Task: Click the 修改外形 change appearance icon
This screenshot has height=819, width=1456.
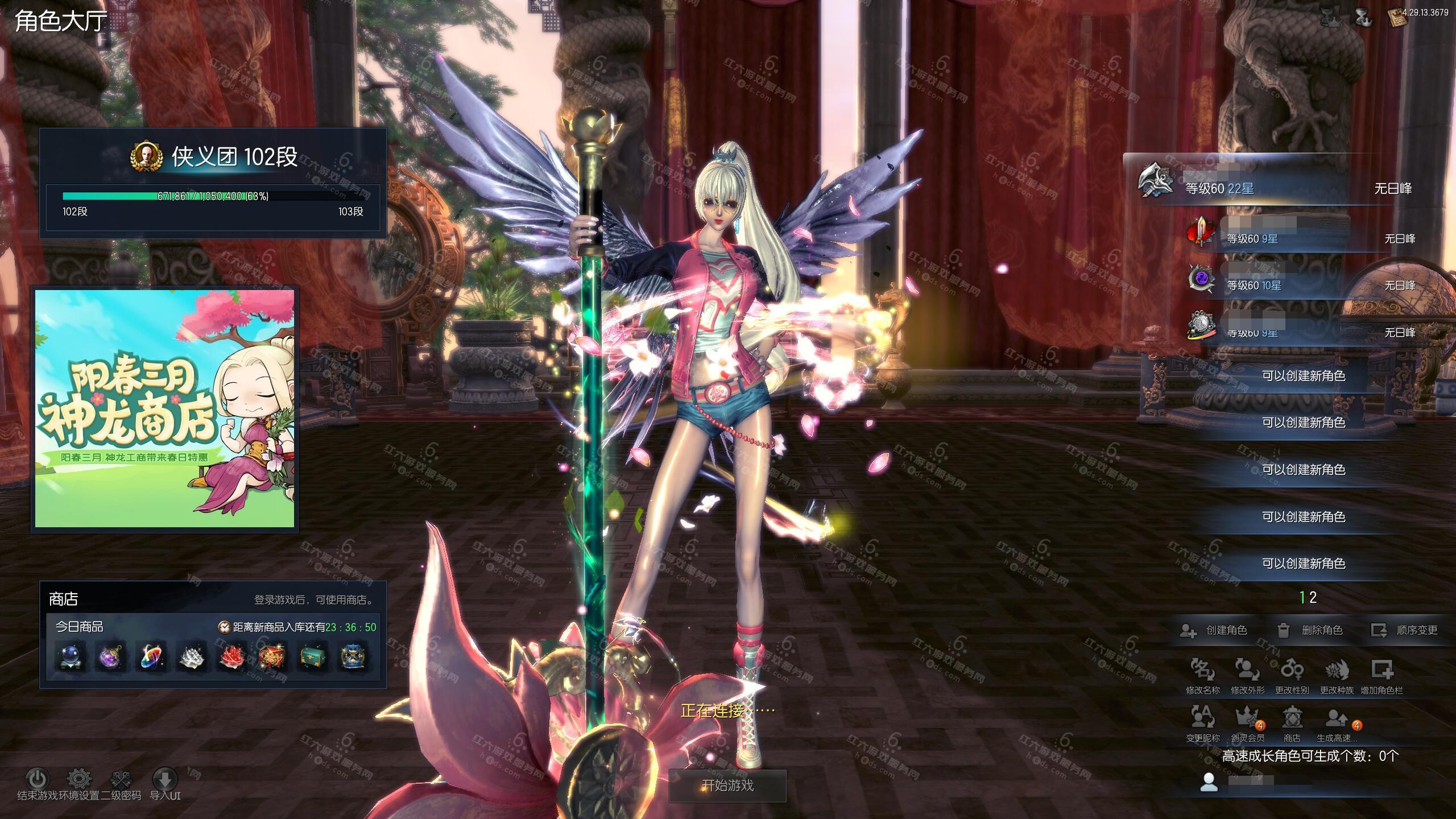Action: (1247, 671)
